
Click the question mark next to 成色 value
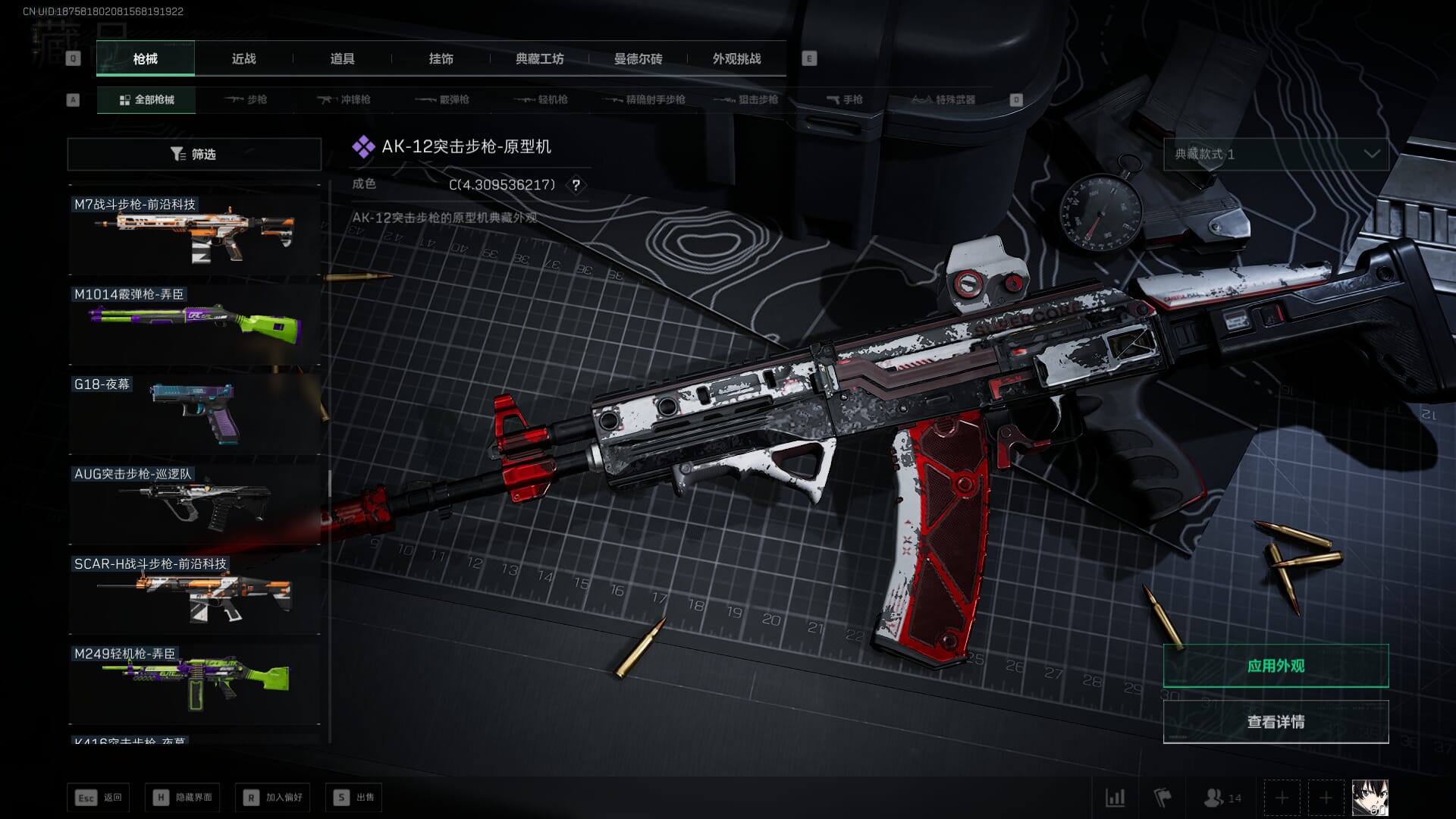tap(576, 185)
